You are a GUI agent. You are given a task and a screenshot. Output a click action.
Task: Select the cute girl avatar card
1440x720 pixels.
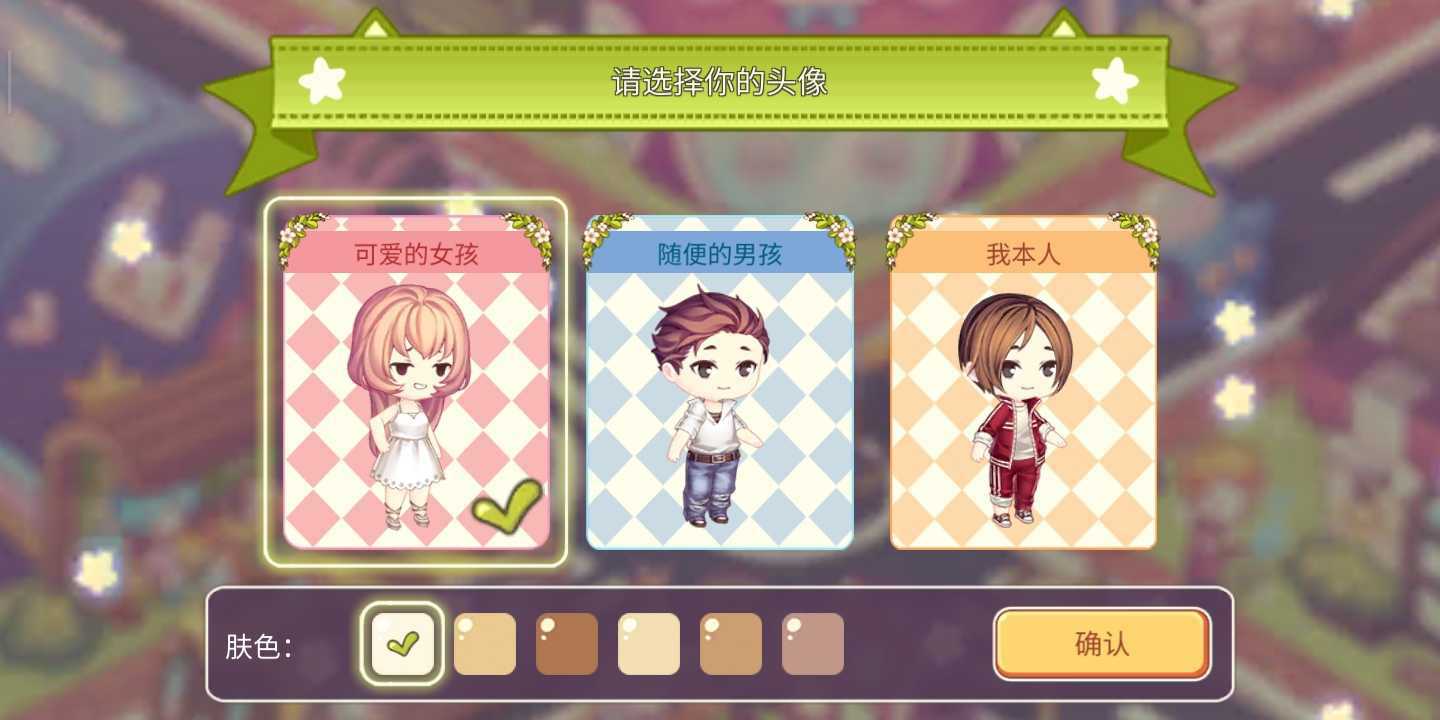tap(416, 382)
